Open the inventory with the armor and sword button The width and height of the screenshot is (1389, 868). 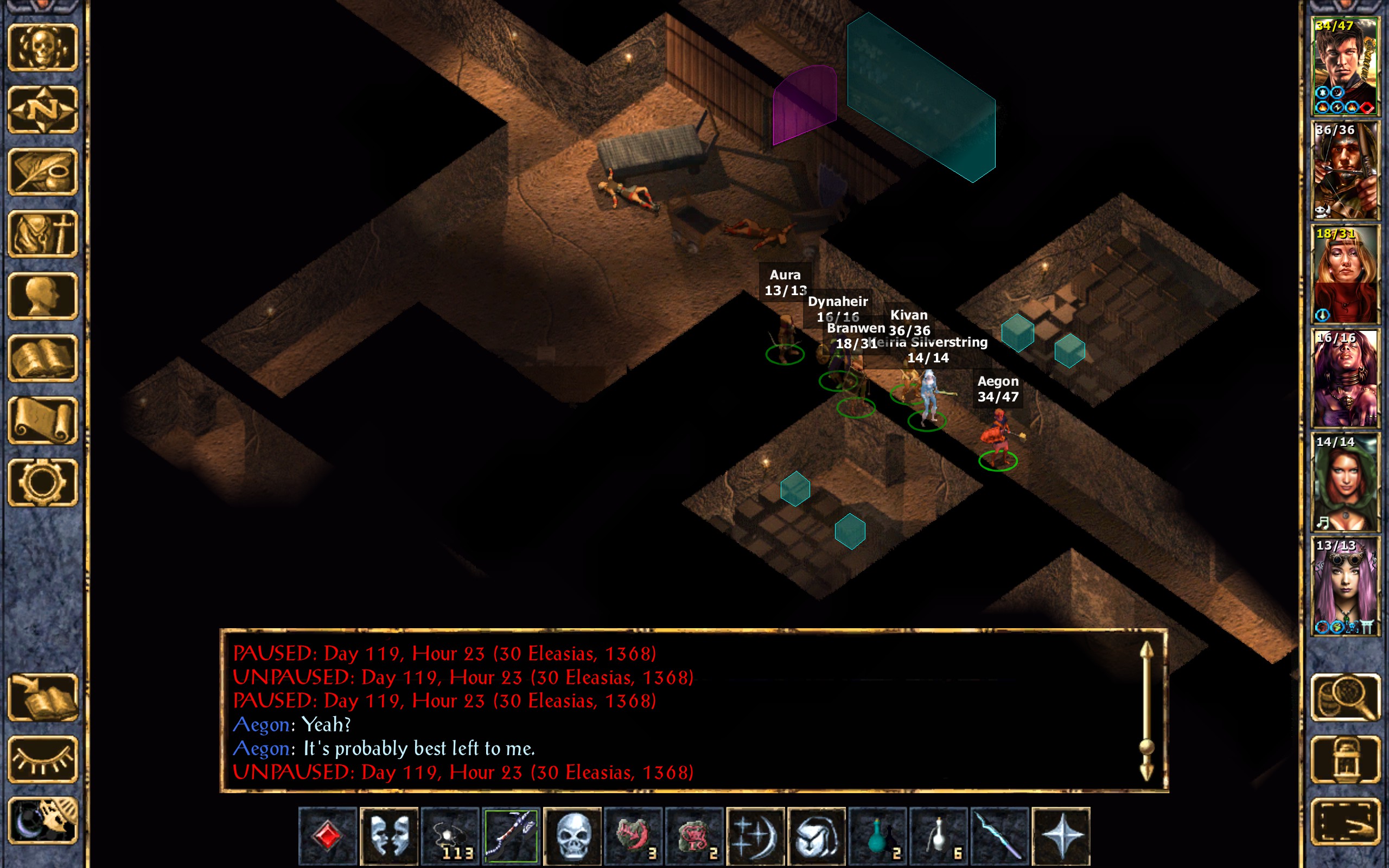pos(42,234)
